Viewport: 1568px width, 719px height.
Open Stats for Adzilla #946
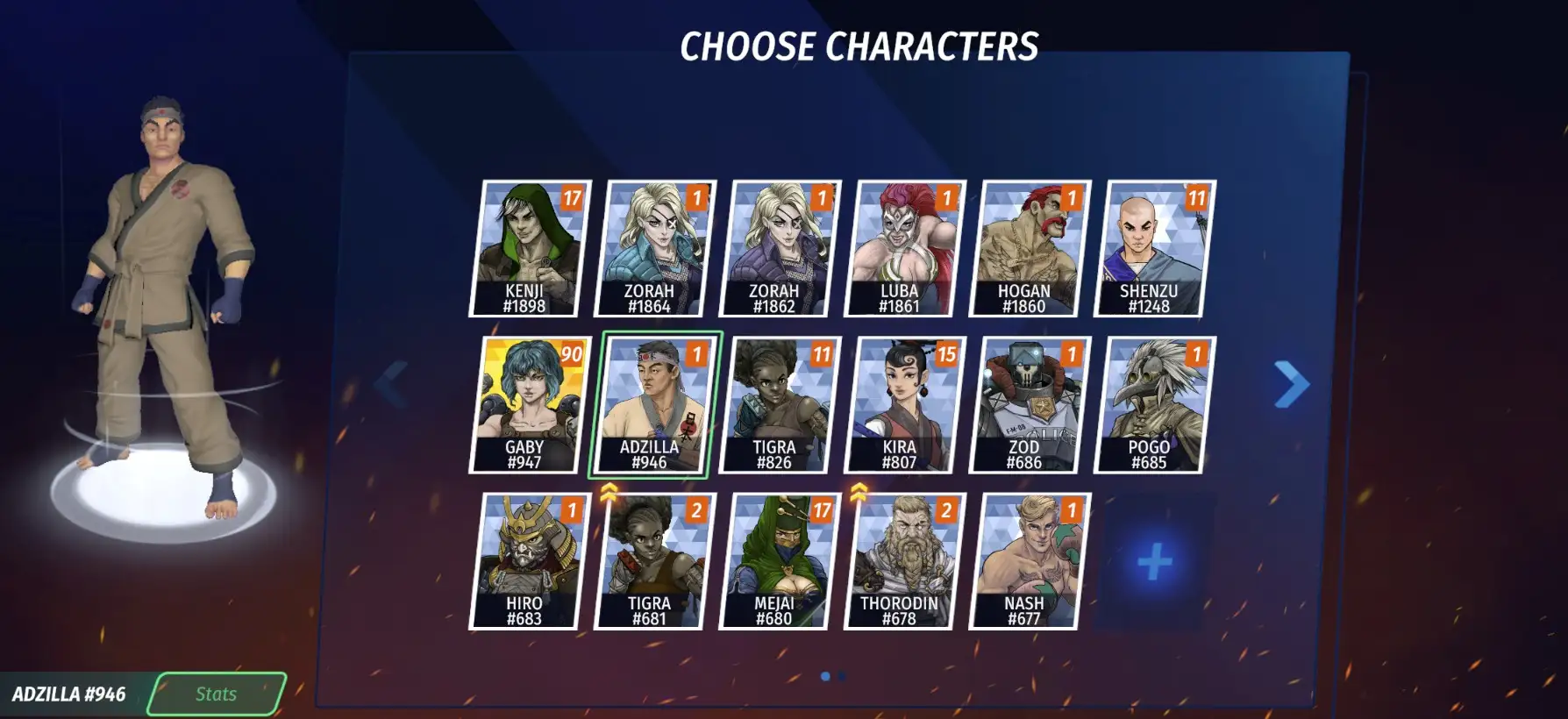pyautogui.click(x=217, y=694)
